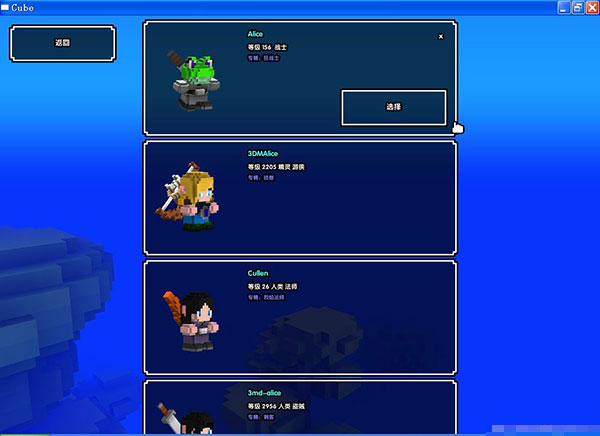Viewport: 600px width, 436px height.
Task: Choose the 3DMAlice character card
Action: pyautogui.click(x=300, y=197)
